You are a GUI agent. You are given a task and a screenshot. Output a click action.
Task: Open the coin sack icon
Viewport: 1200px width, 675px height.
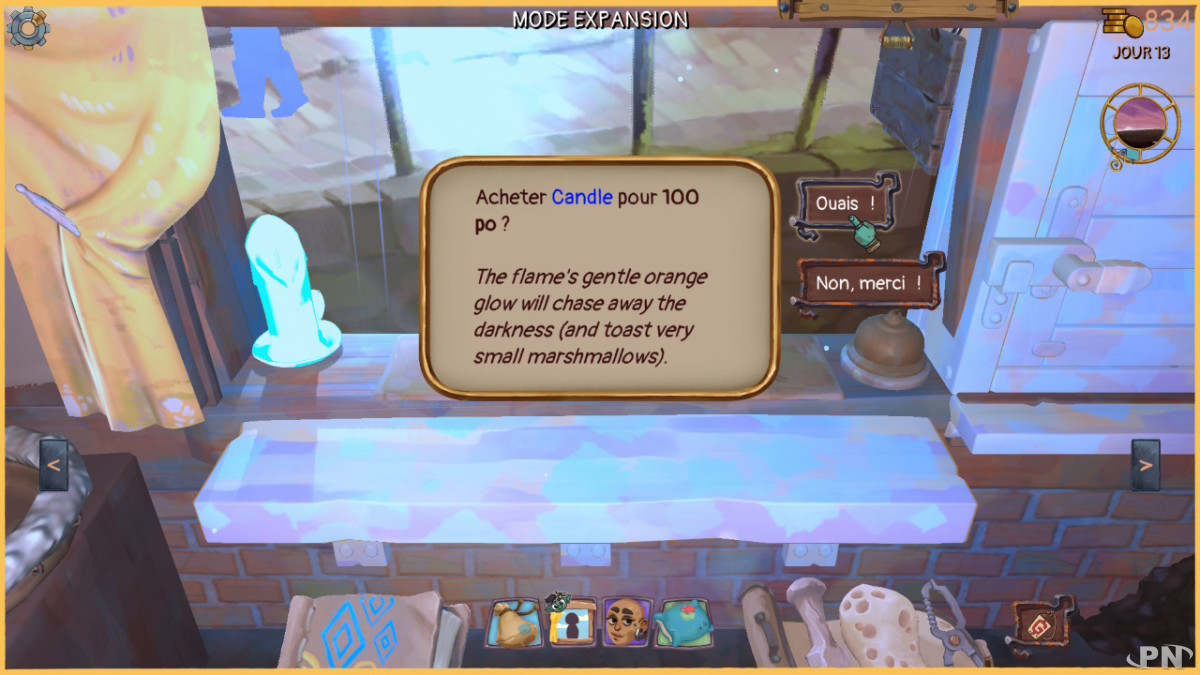tap(515, 622)
